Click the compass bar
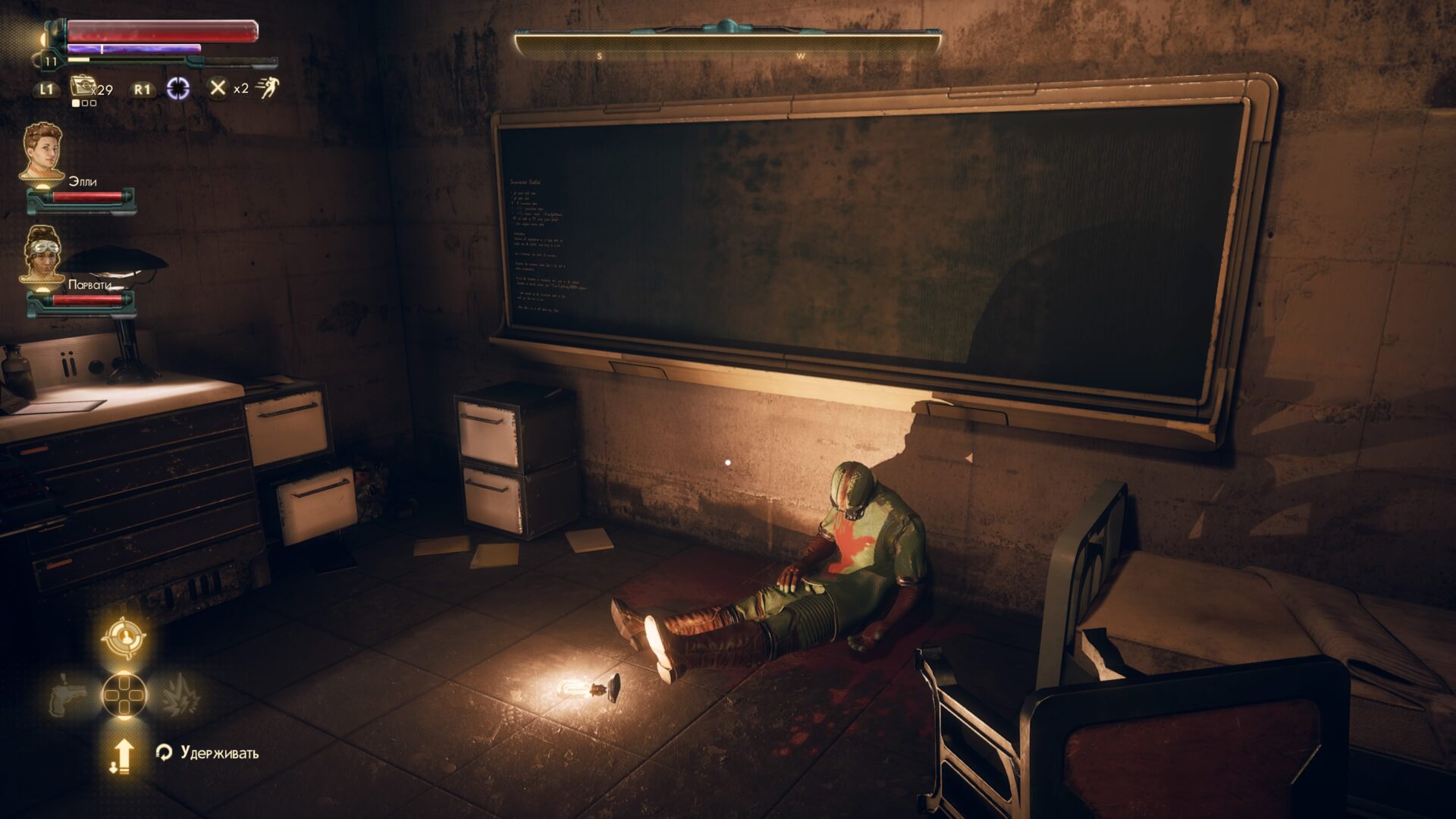 pos(728,44)
